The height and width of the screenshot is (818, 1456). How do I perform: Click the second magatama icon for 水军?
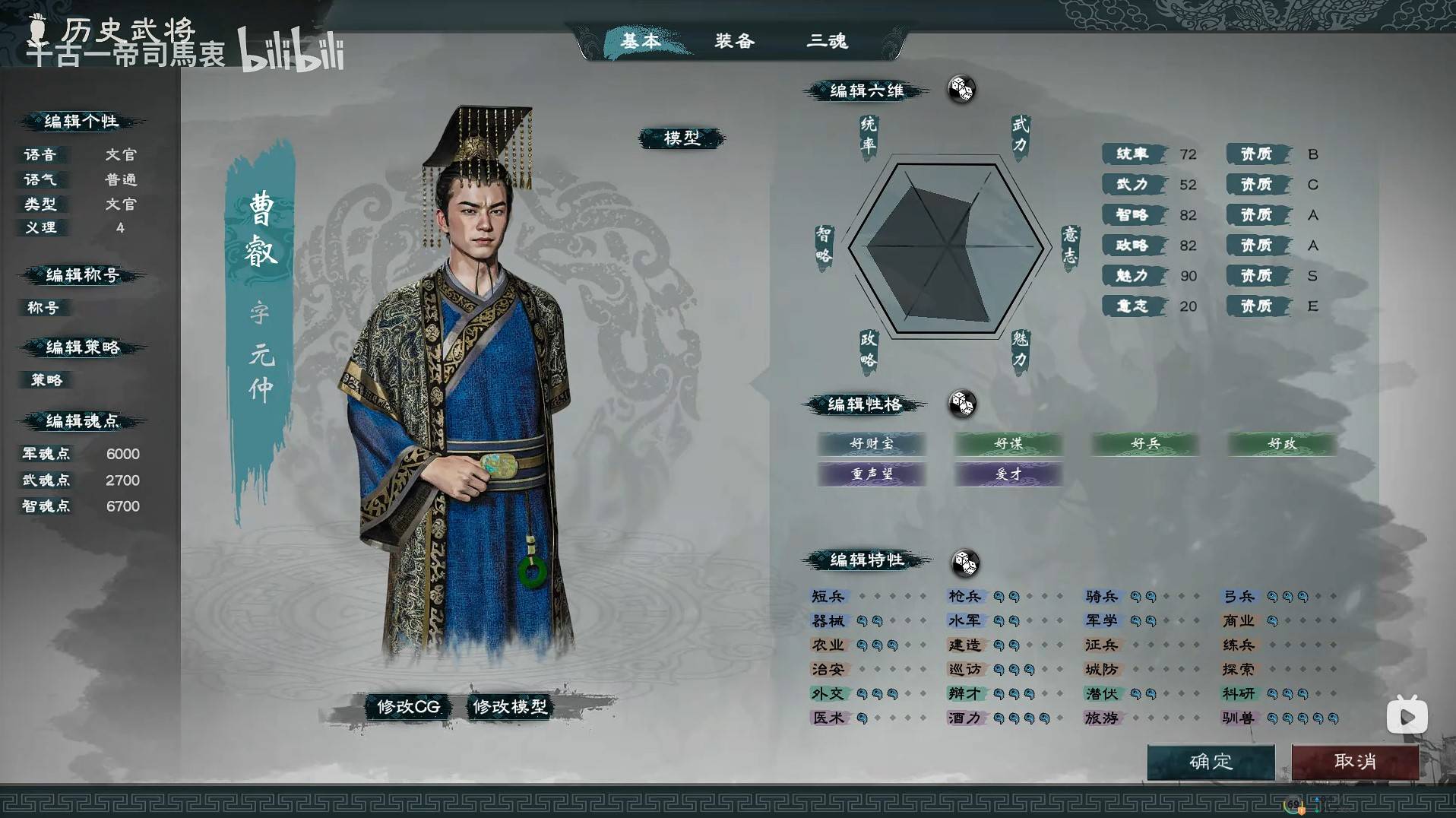(1014, 620)
